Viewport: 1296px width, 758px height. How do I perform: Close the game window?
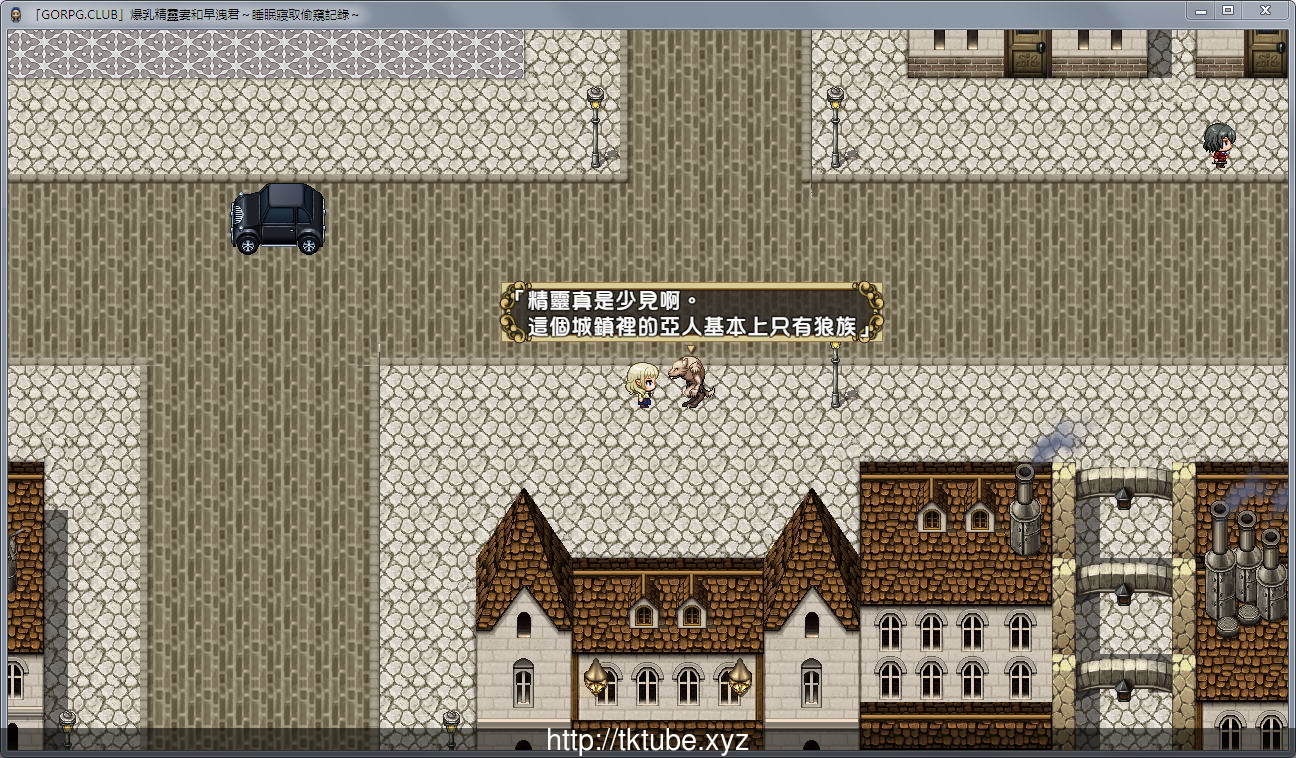(1266, 11)
